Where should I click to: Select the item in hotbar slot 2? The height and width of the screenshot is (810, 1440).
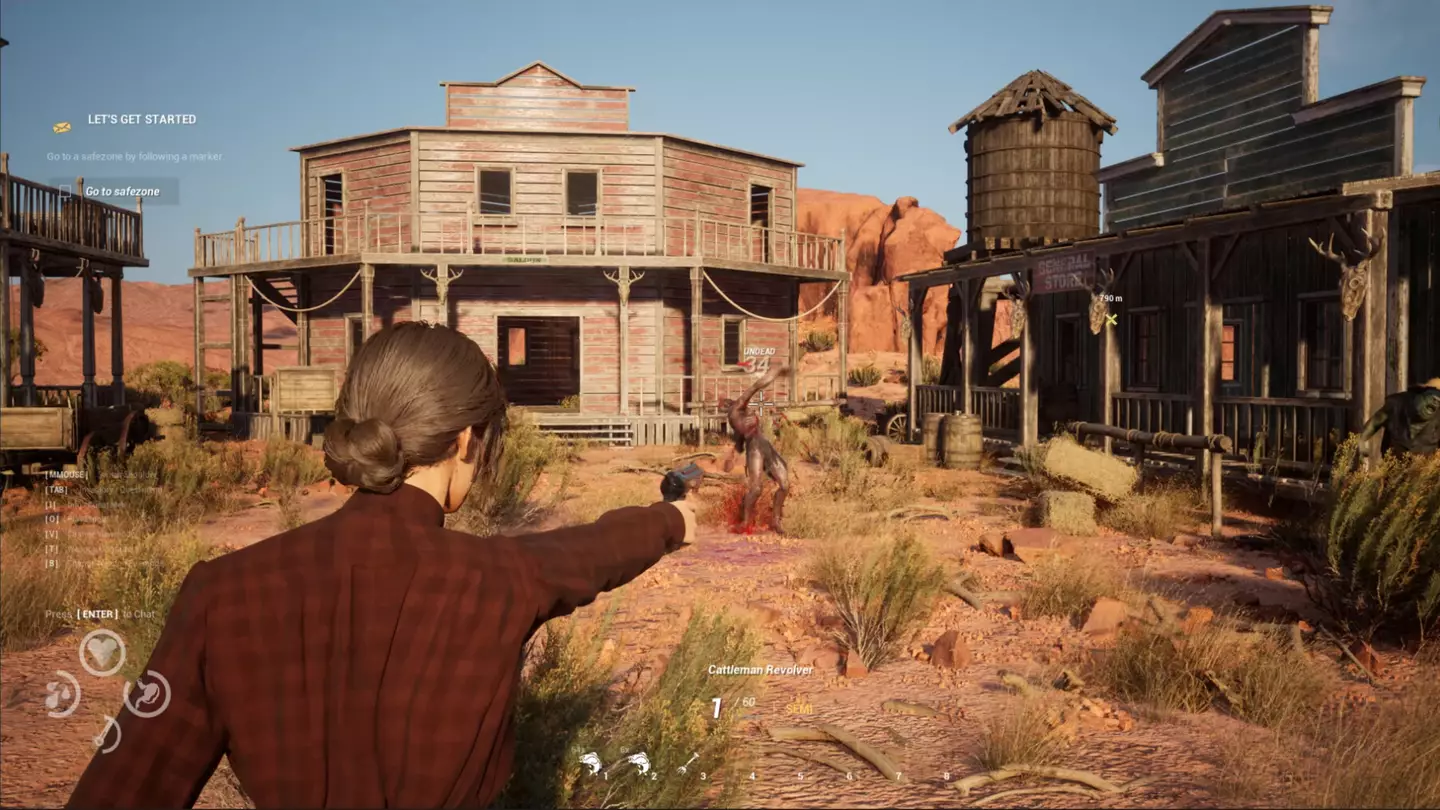point(638,764)
